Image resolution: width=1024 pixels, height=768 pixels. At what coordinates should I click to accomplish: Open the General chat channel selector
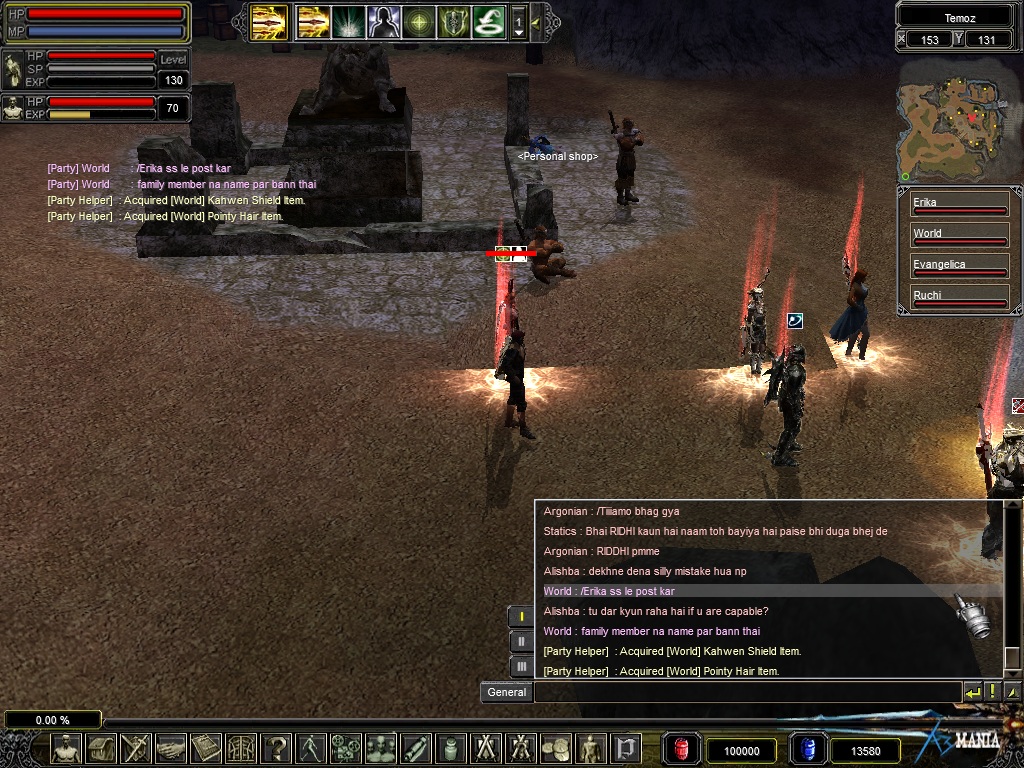tap(506, 692)
